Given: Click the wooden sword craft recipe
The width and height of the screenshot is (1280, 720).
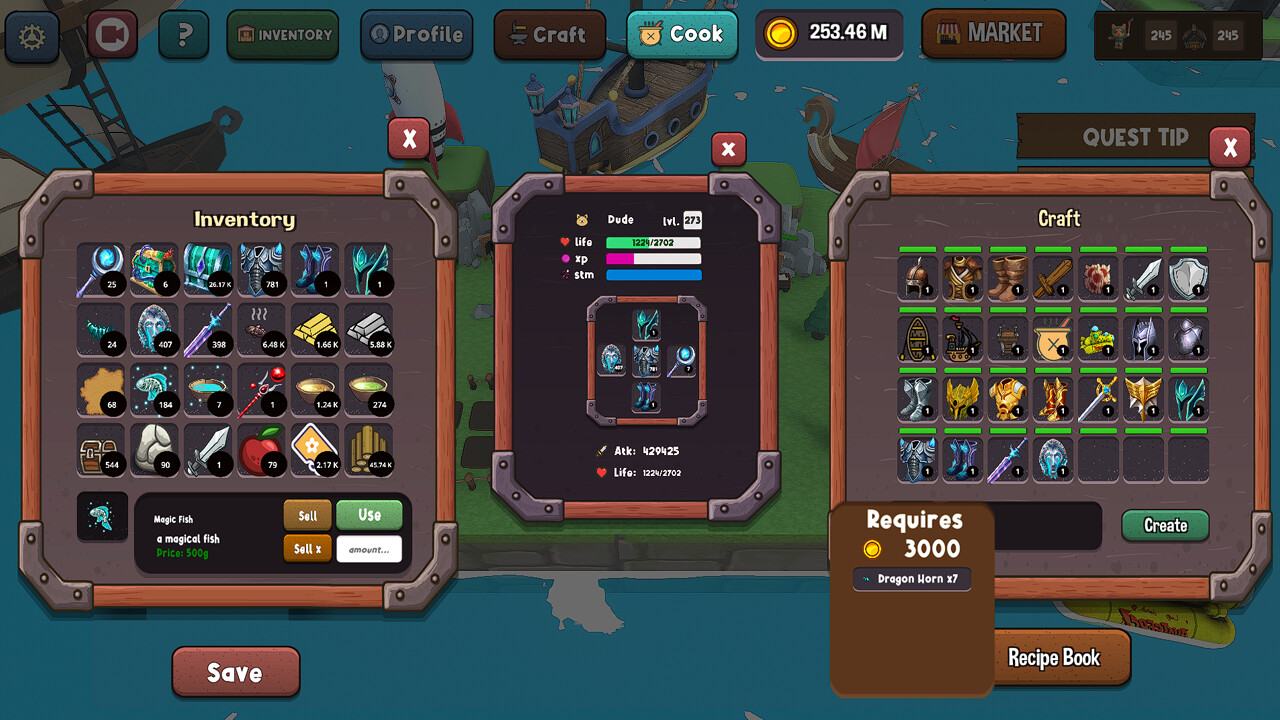Looking at the screenshot, I should [x=1052, y=278].
